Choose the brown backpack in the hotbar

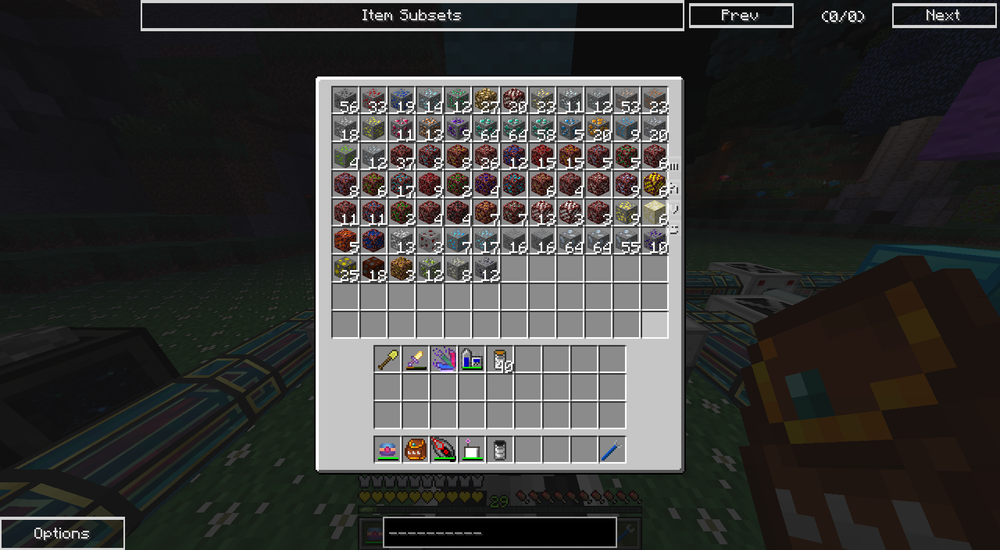pyautogui.click(x=416, y=449)
